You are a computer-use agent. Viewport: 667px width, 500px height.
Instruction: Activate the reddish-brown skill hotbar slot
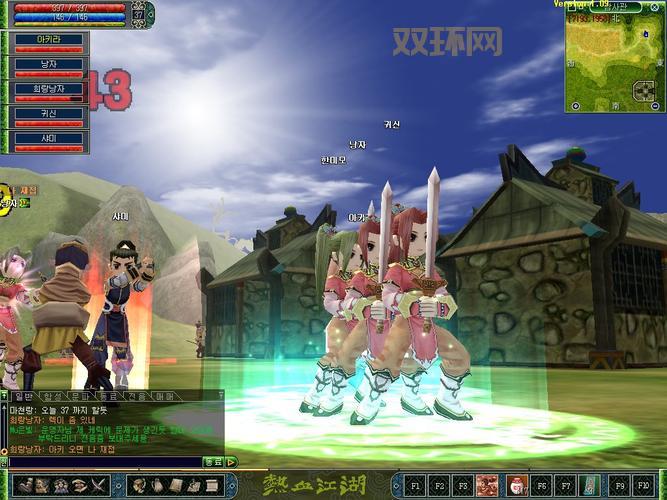[489, 485]
